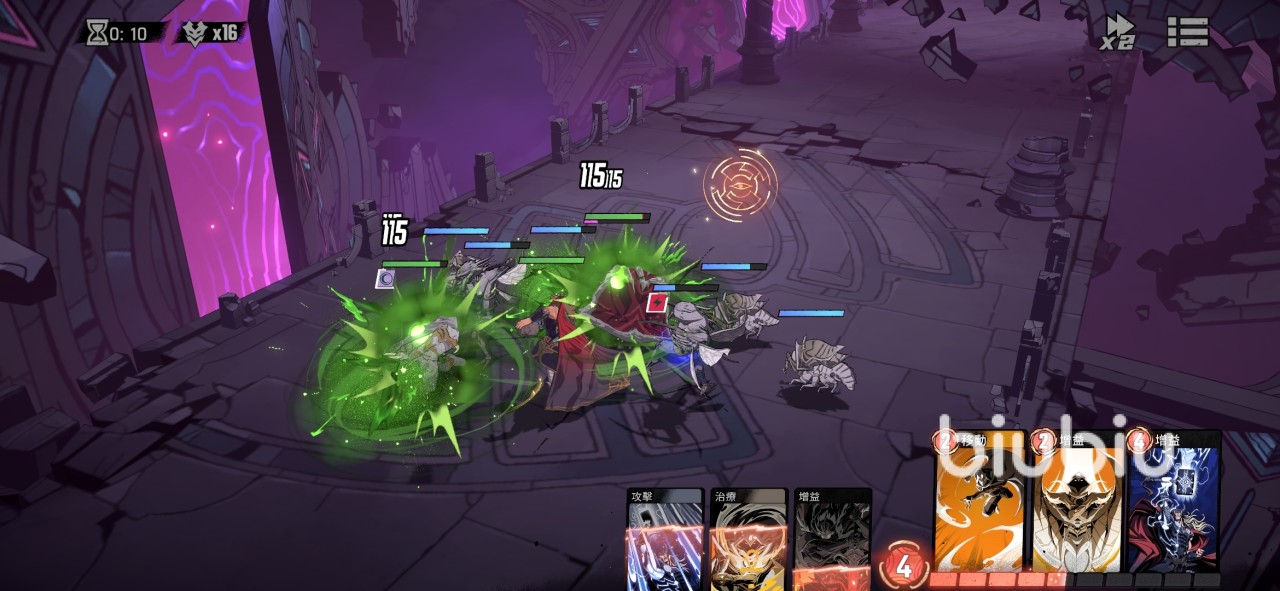The width and height of the screenshot is (1280, 591).
Task: Toggle the x2 battle speed button
Action: pyautogui.click(x=1118, y=32)
